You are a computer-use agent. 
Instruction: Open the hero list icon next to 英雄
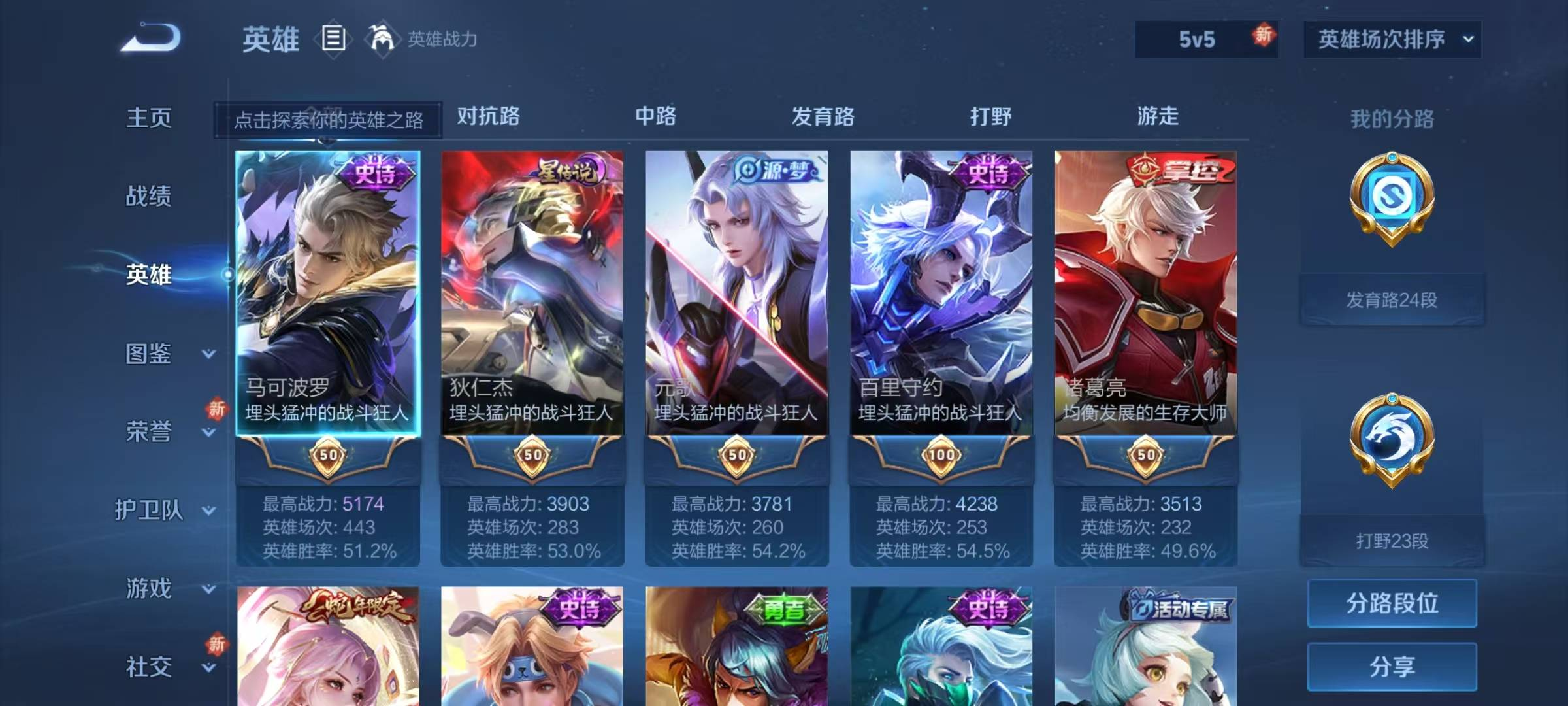(333, 39)
